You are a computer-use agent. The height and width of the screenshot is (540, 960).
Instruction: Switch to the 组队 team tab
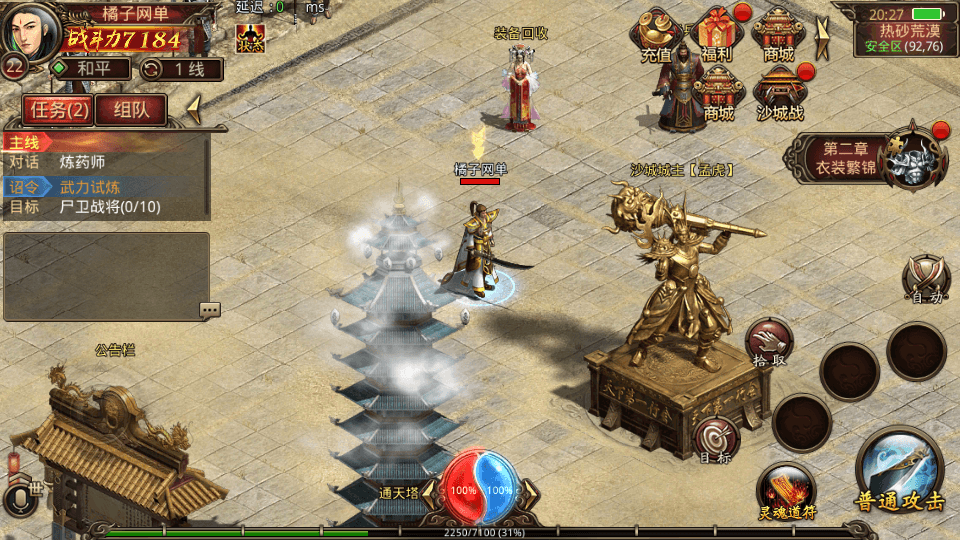[x=130, y=109]
